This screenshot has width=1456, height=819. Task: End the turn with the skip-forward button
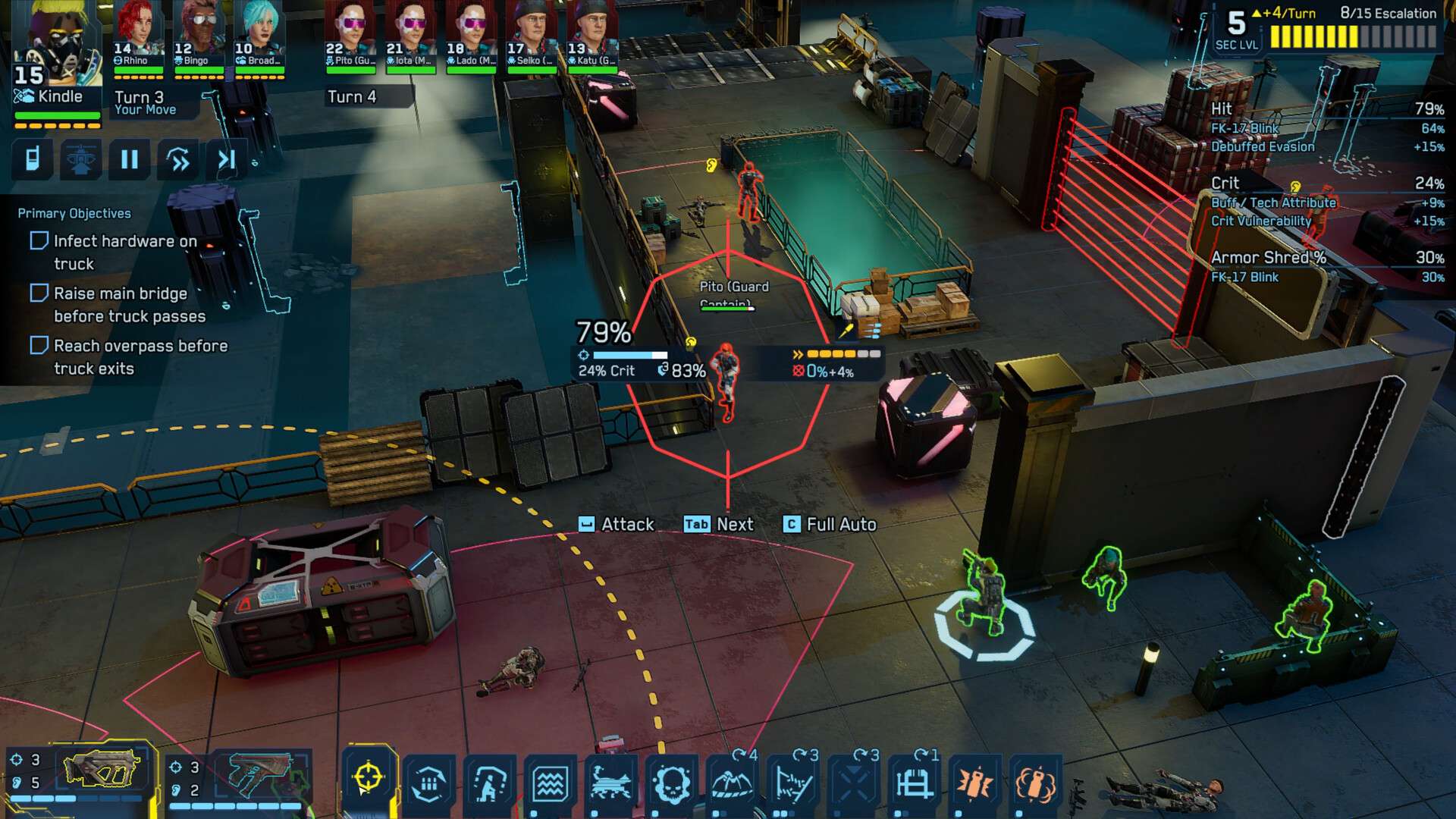pos(226,159)
